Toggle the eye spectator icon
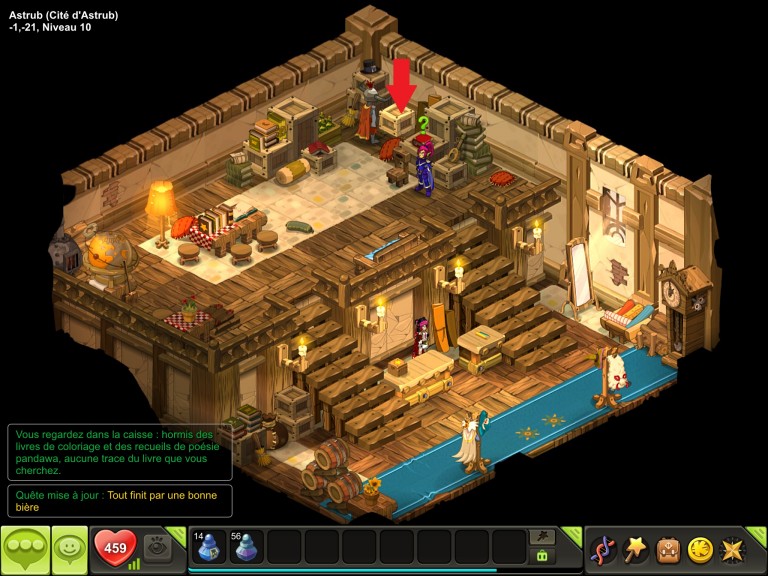768x576 pixels. click(x=157, y=547)
